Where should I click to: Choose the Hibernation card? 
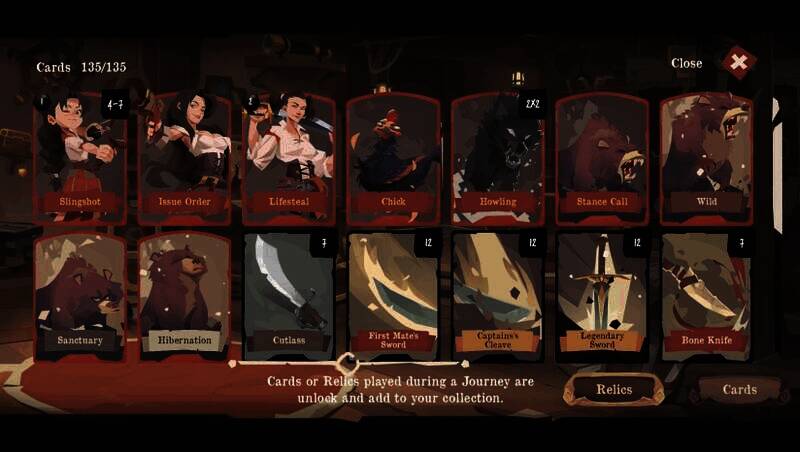(x=185, y=295)
